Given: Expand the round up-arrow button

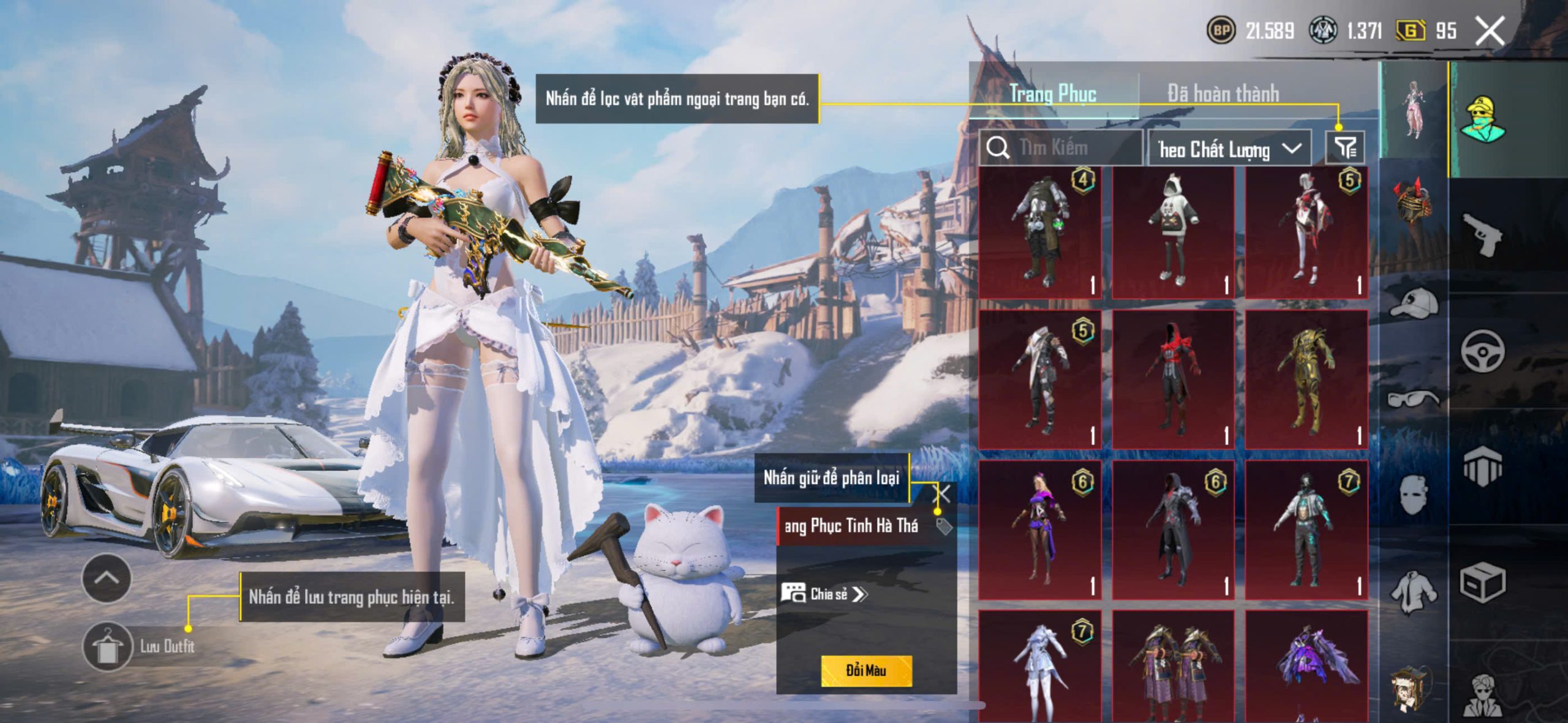Looking at the screenshot, I should [x=107, y=578].
